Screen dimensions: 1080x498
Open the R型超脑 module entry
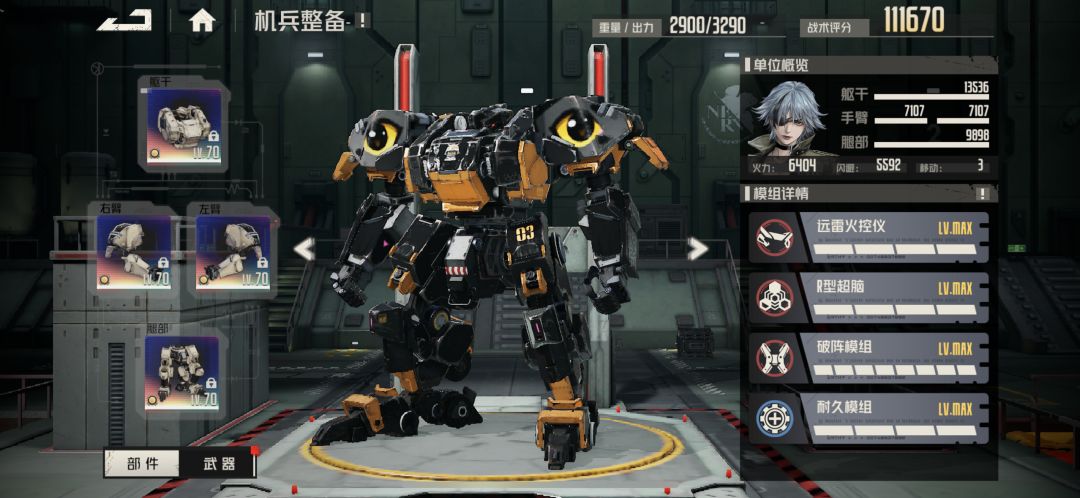click(x=869, y=297)
